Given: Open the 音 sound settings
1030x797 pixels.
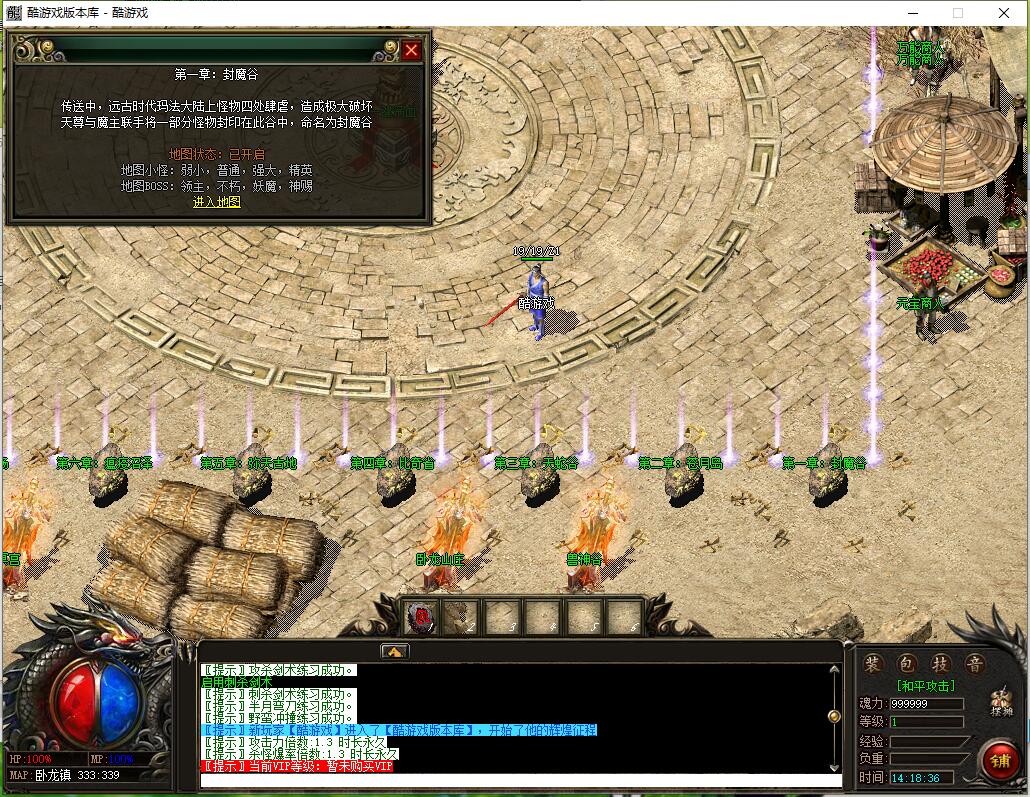Looking at the screenshot, I should (x=973, y=664).
